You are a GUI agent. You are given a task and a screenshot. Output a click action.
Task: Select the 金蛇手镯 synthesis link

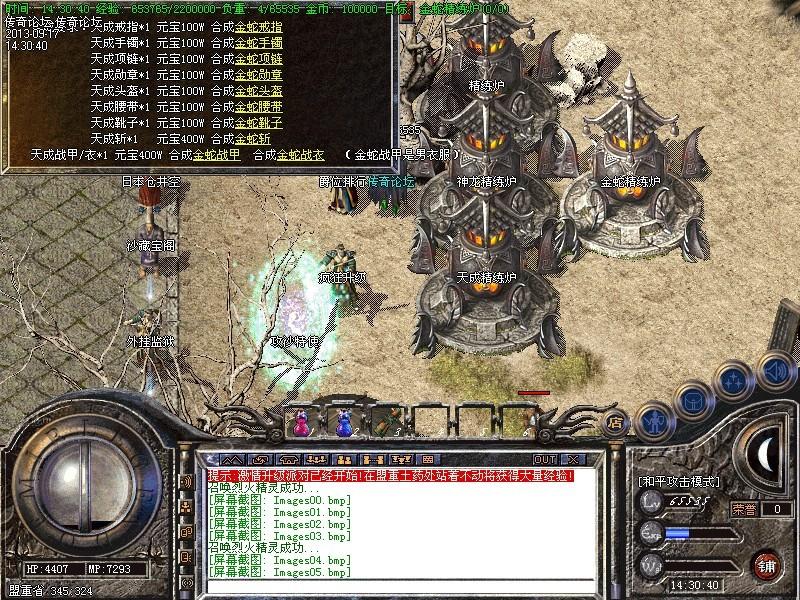259,43
